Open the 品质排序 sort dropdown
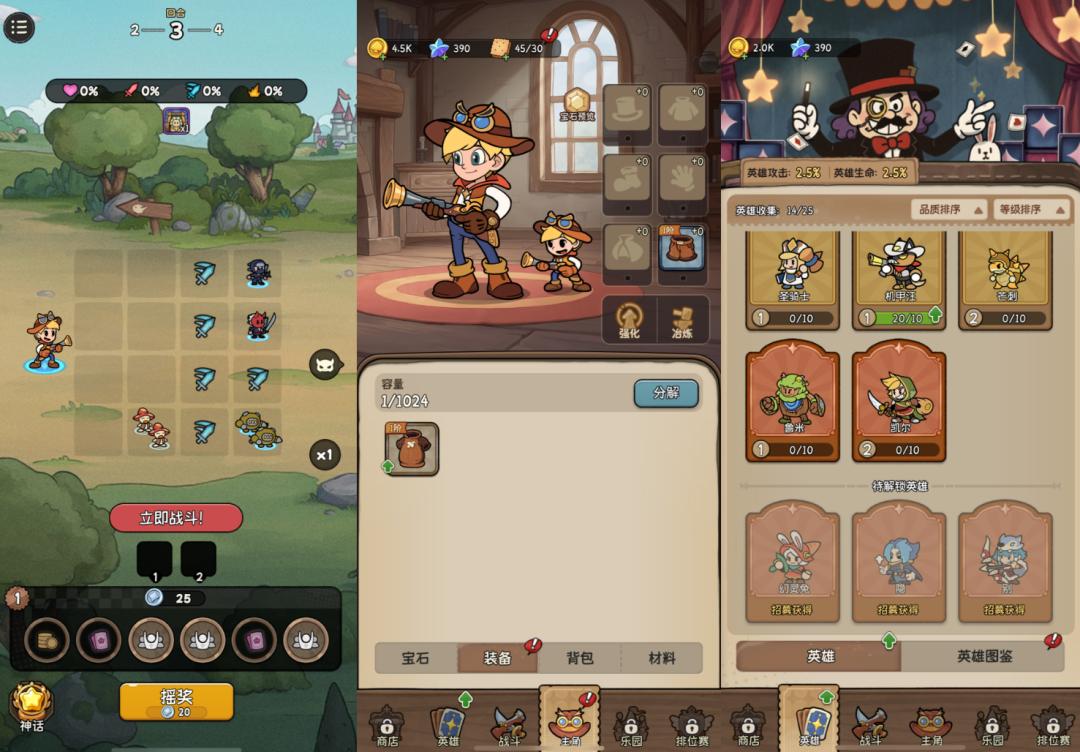The width and height of the screenshot is (1080, 752). pyautogui.click(x=943, y=210)
